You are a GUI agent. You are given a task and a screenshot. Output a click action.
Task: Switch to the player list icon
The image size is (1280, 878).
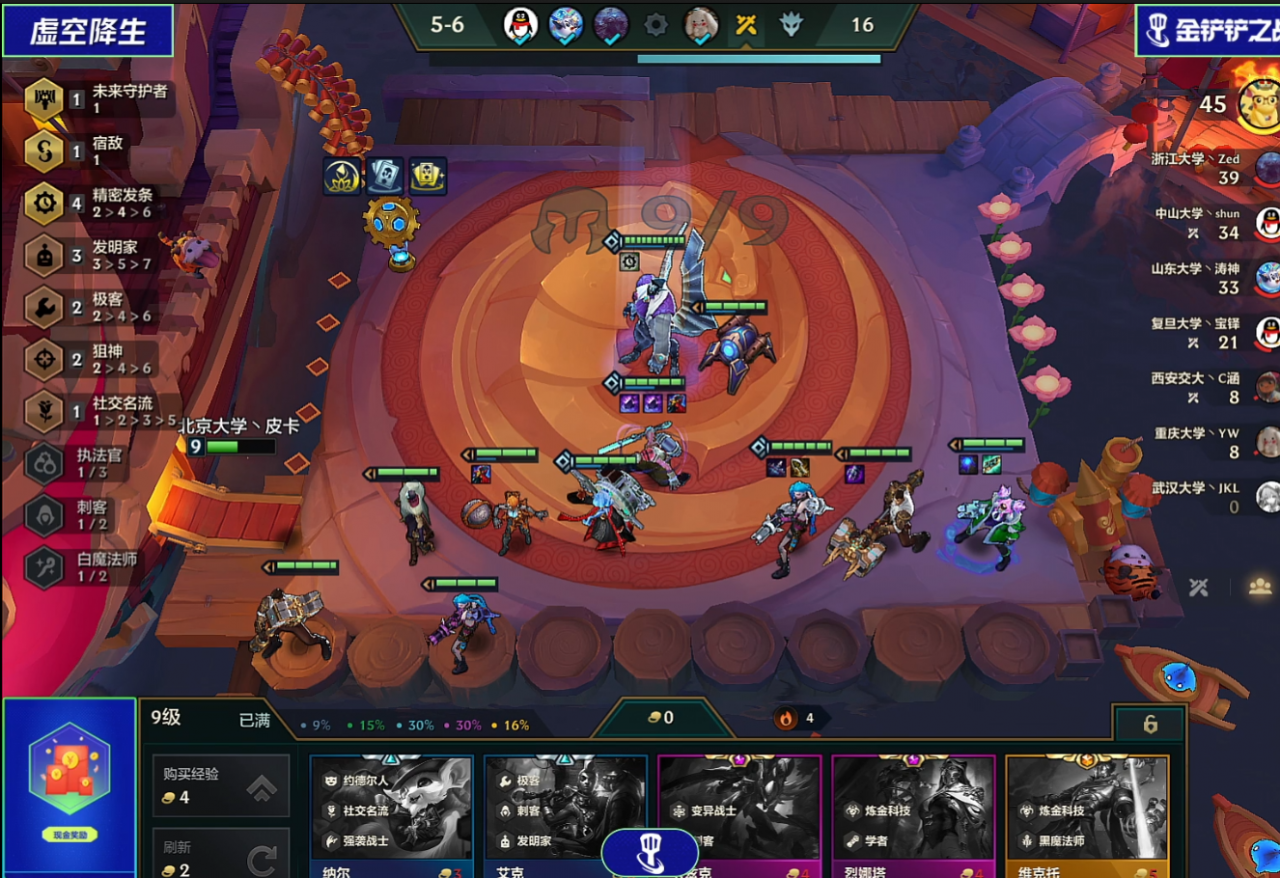(x=1259, y=587)
